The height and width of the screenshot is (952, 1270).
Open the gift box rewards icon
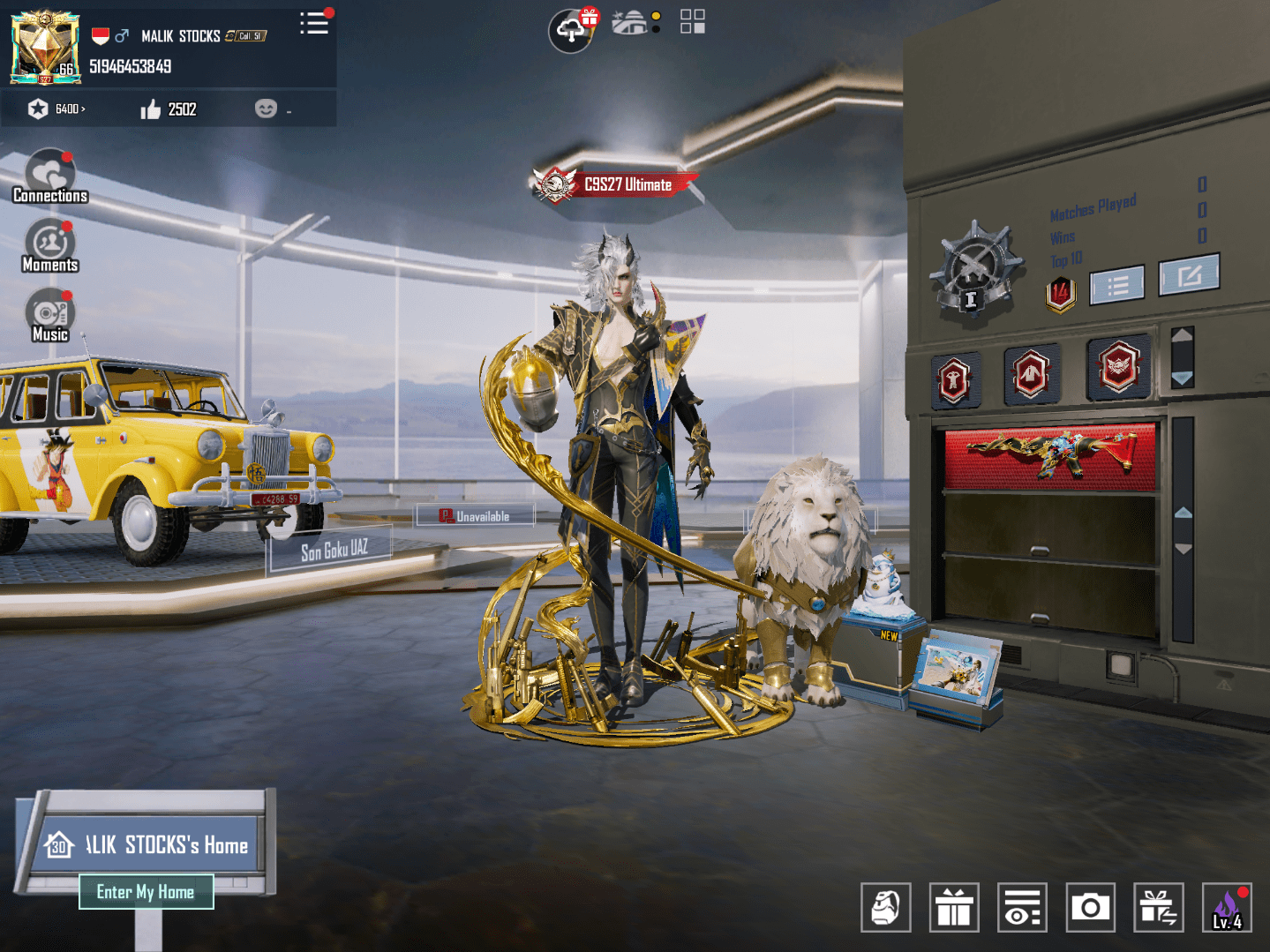[x=953, y=907]
